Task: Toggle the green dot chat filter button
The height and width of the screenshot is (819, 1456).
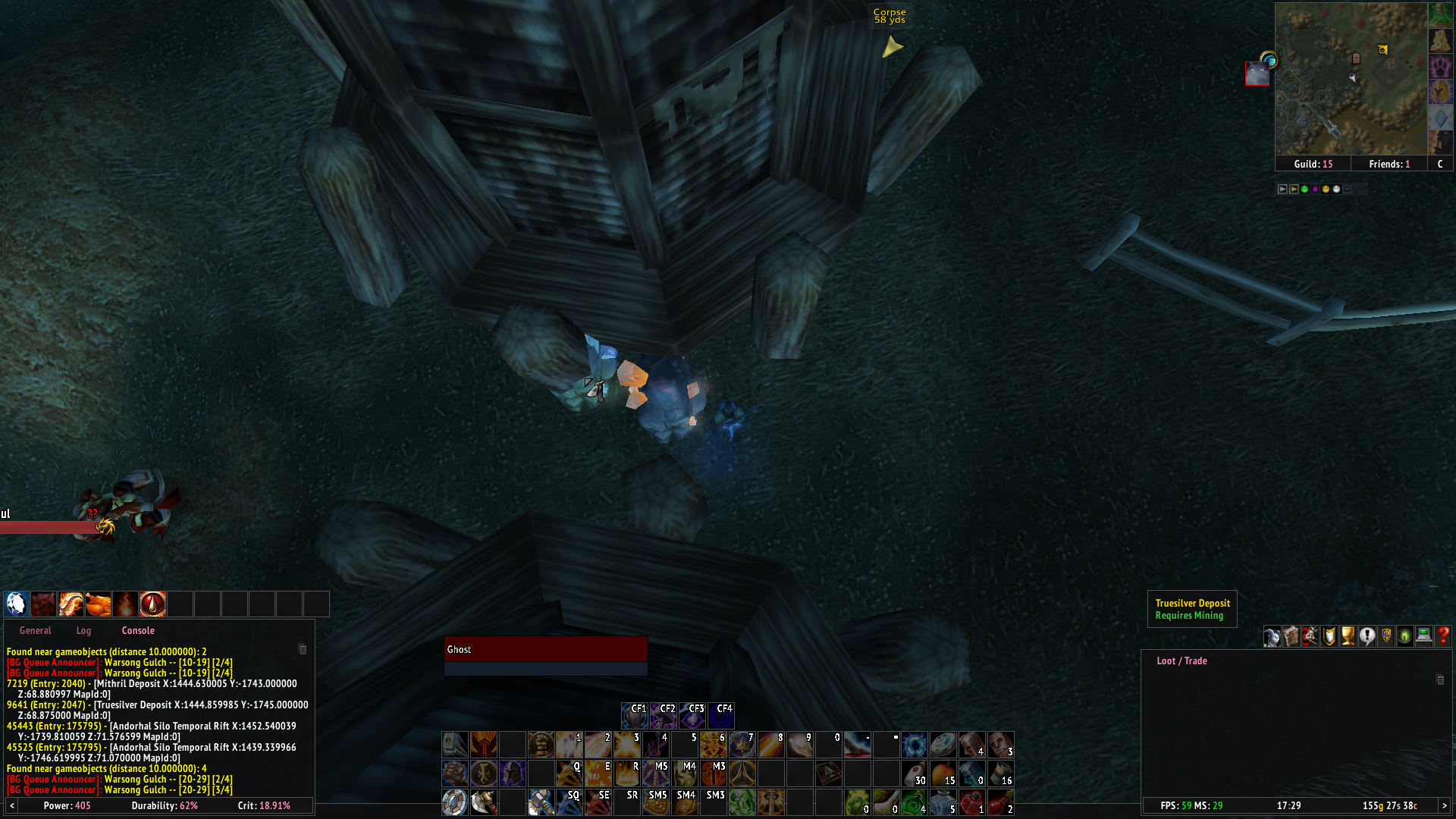Action: point(1304,190)
